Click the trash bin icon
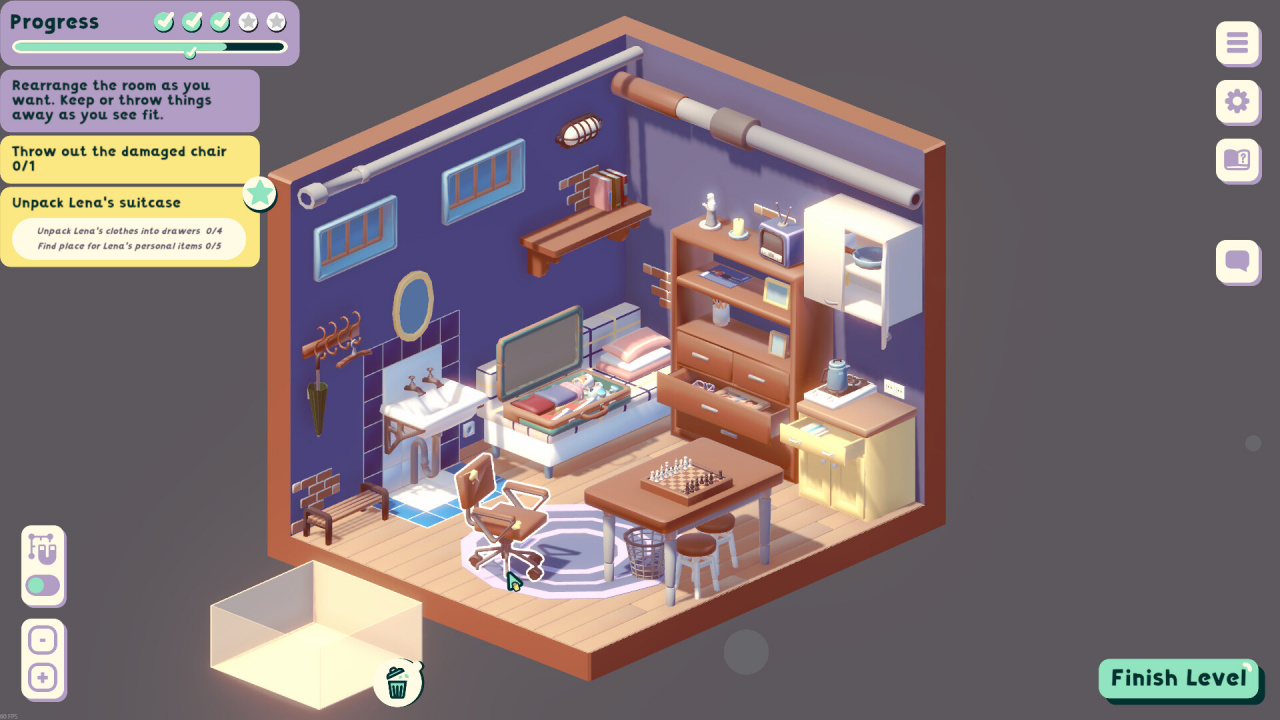 click(397, 683)
